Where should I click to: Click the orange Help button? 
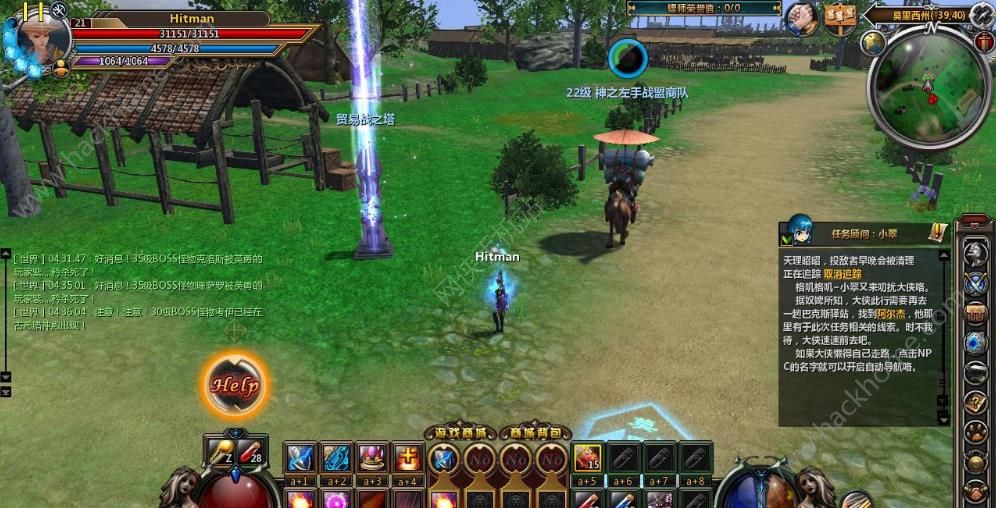(x=236, y=384)
